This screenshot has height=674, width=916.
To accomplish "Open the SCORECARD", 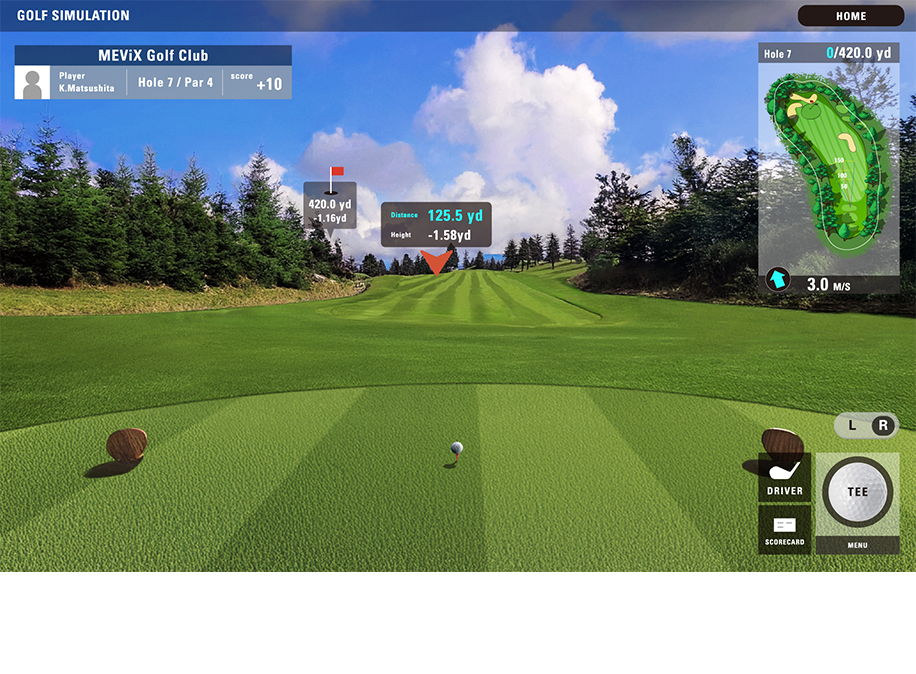I will click(785, 530).
